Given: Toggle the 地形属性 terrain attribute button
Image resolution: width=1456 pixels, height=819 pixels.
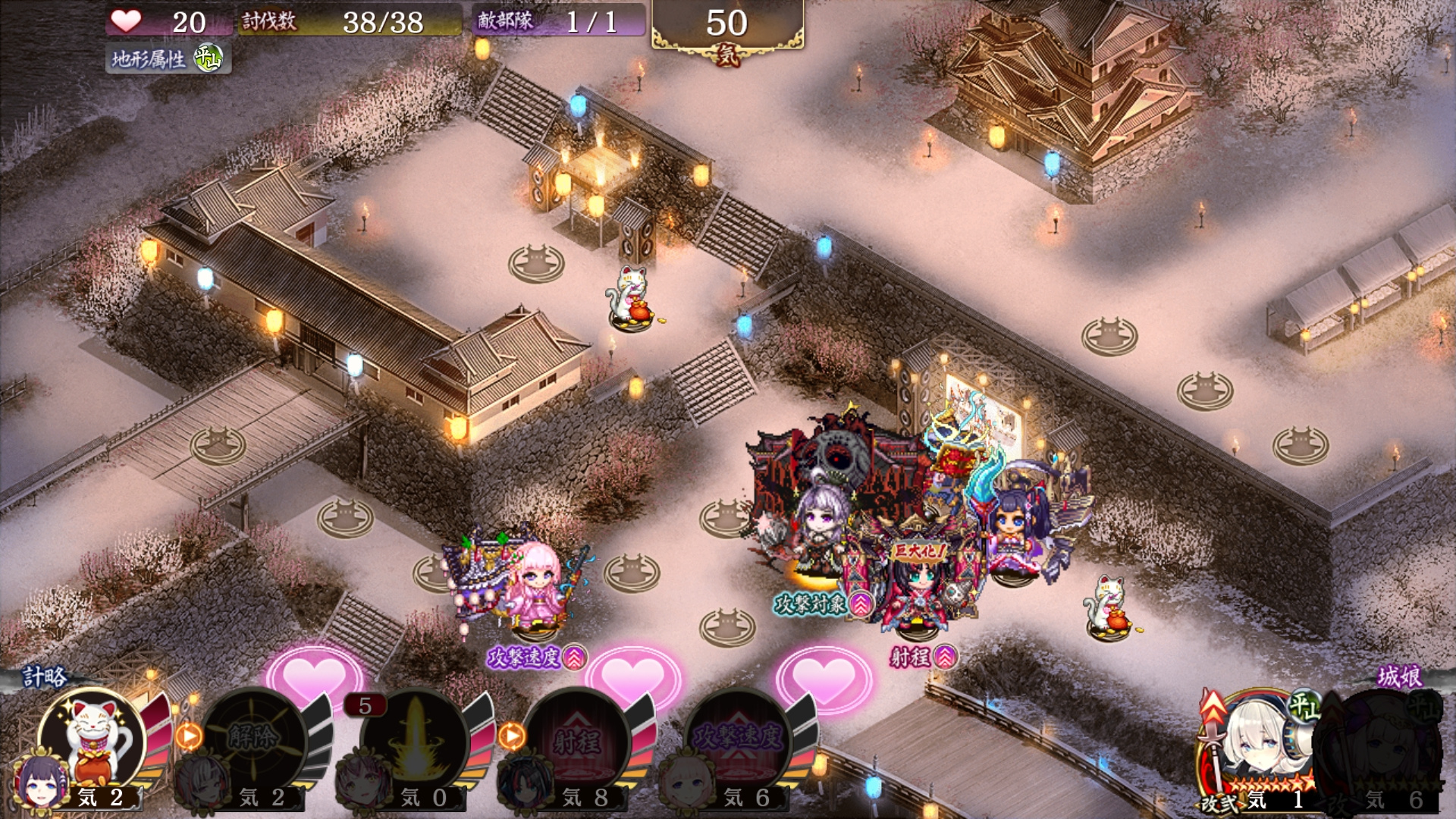Looking at the screenshot, I should [168, 58].
